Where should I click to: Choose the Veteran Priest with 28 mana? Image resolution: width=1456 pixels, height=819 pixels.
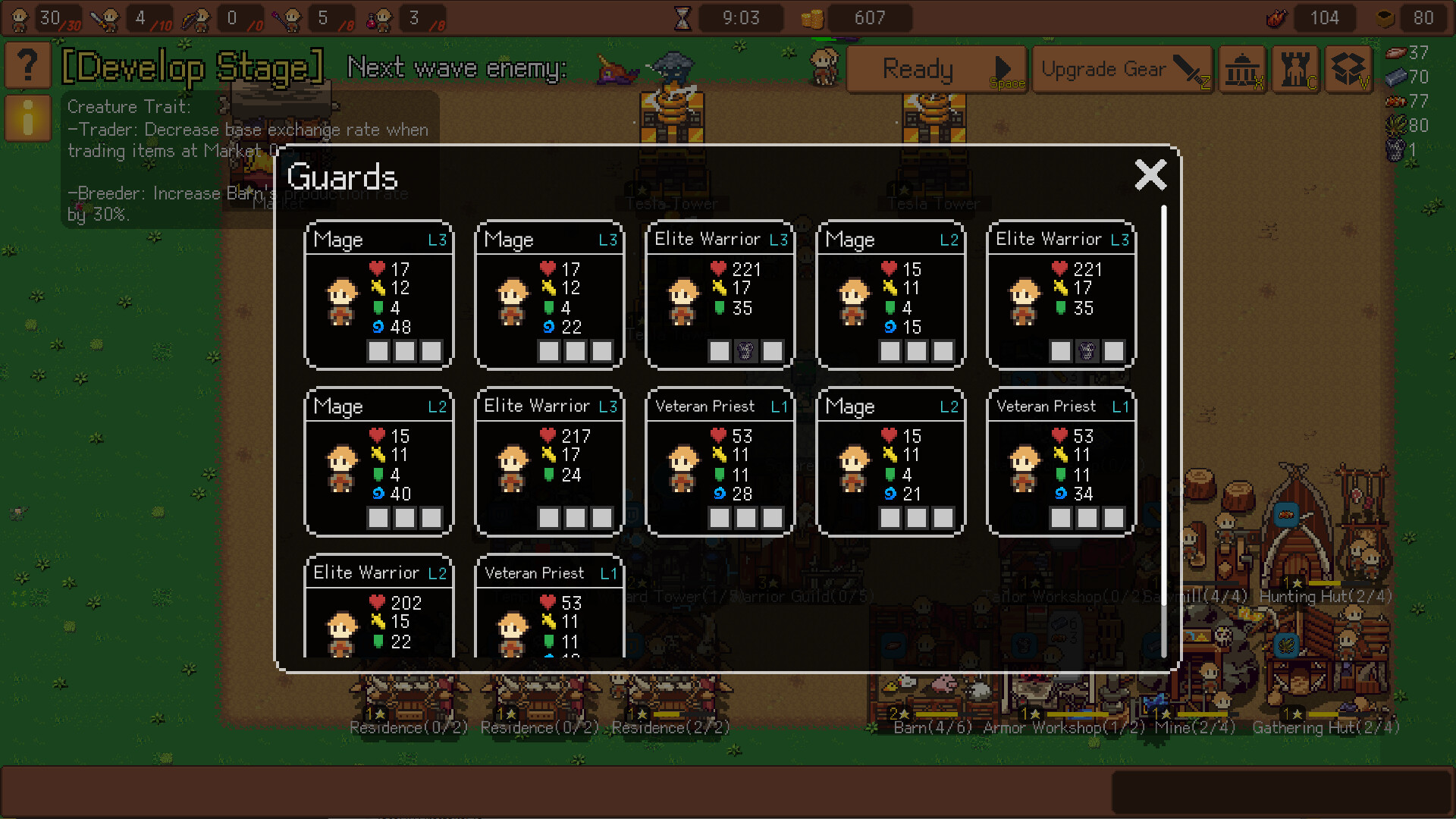[x=720, y=462]
